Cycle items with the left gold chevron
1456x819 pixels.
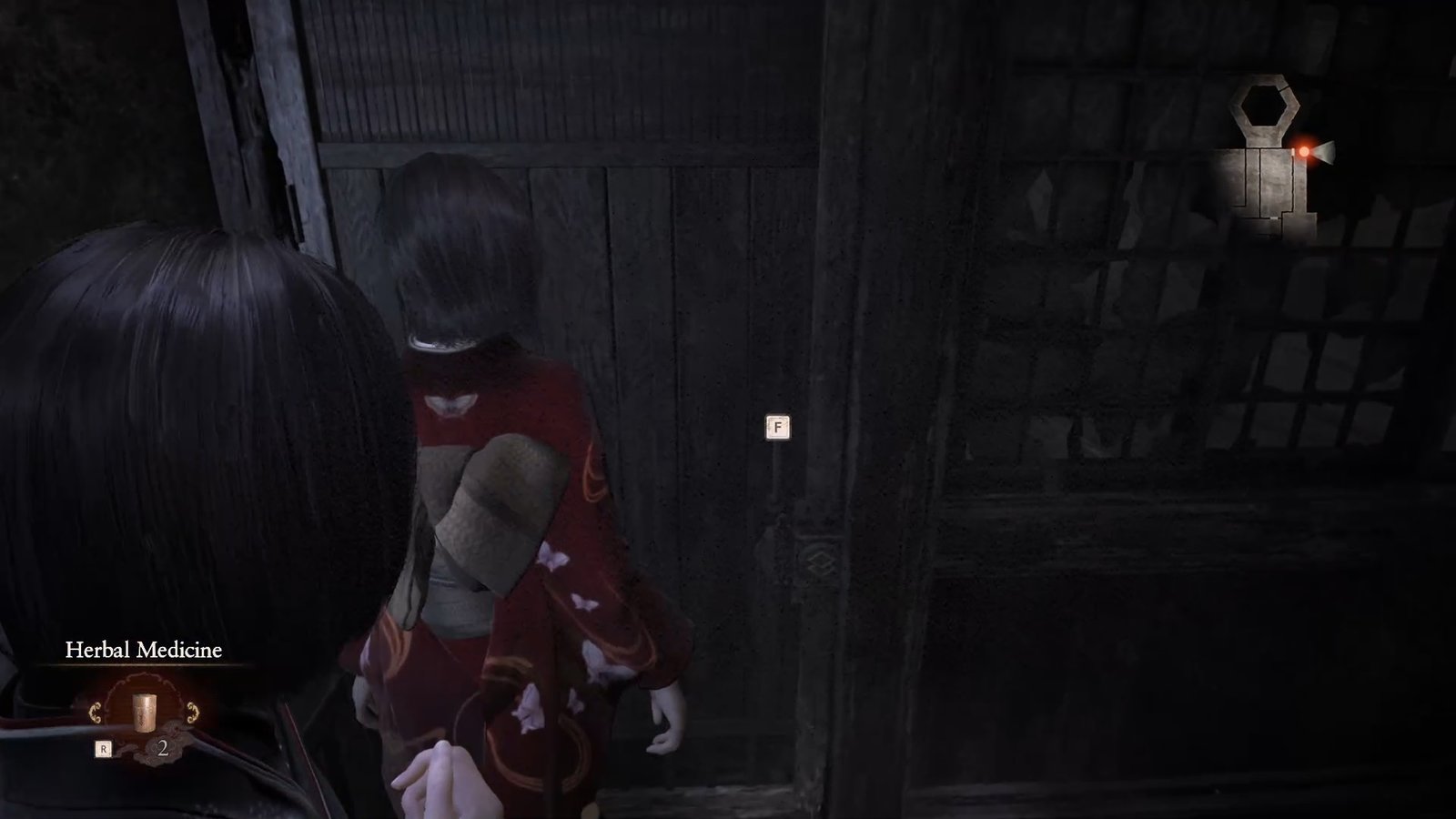pos(96,713)
